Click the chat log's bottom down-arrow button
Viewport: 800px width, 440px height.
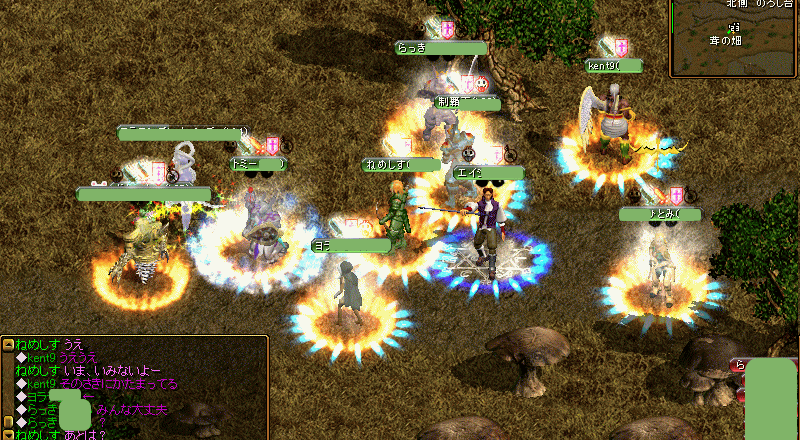[8, 434]
